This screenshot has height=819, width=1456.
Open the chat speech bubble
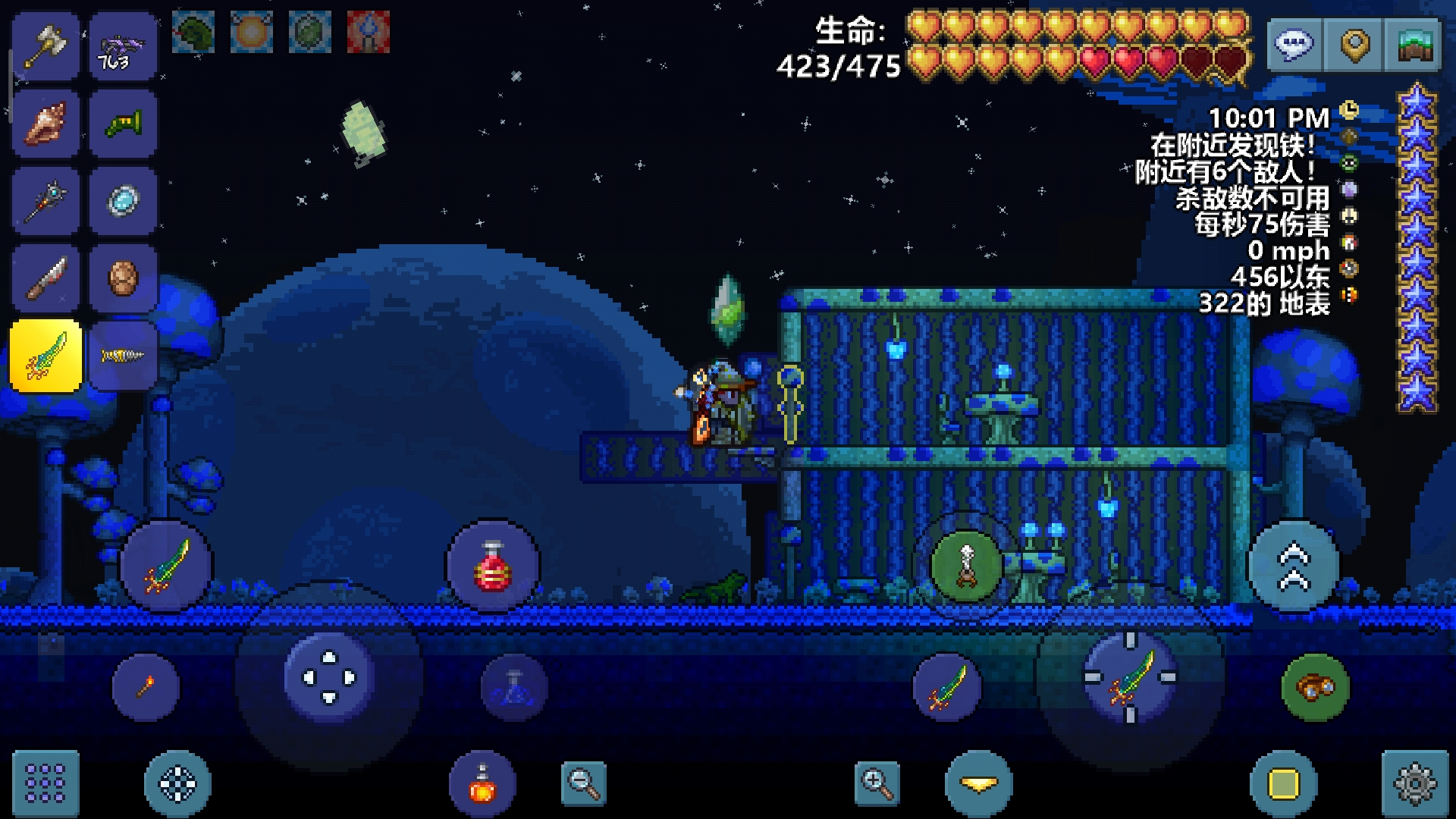1294,44
